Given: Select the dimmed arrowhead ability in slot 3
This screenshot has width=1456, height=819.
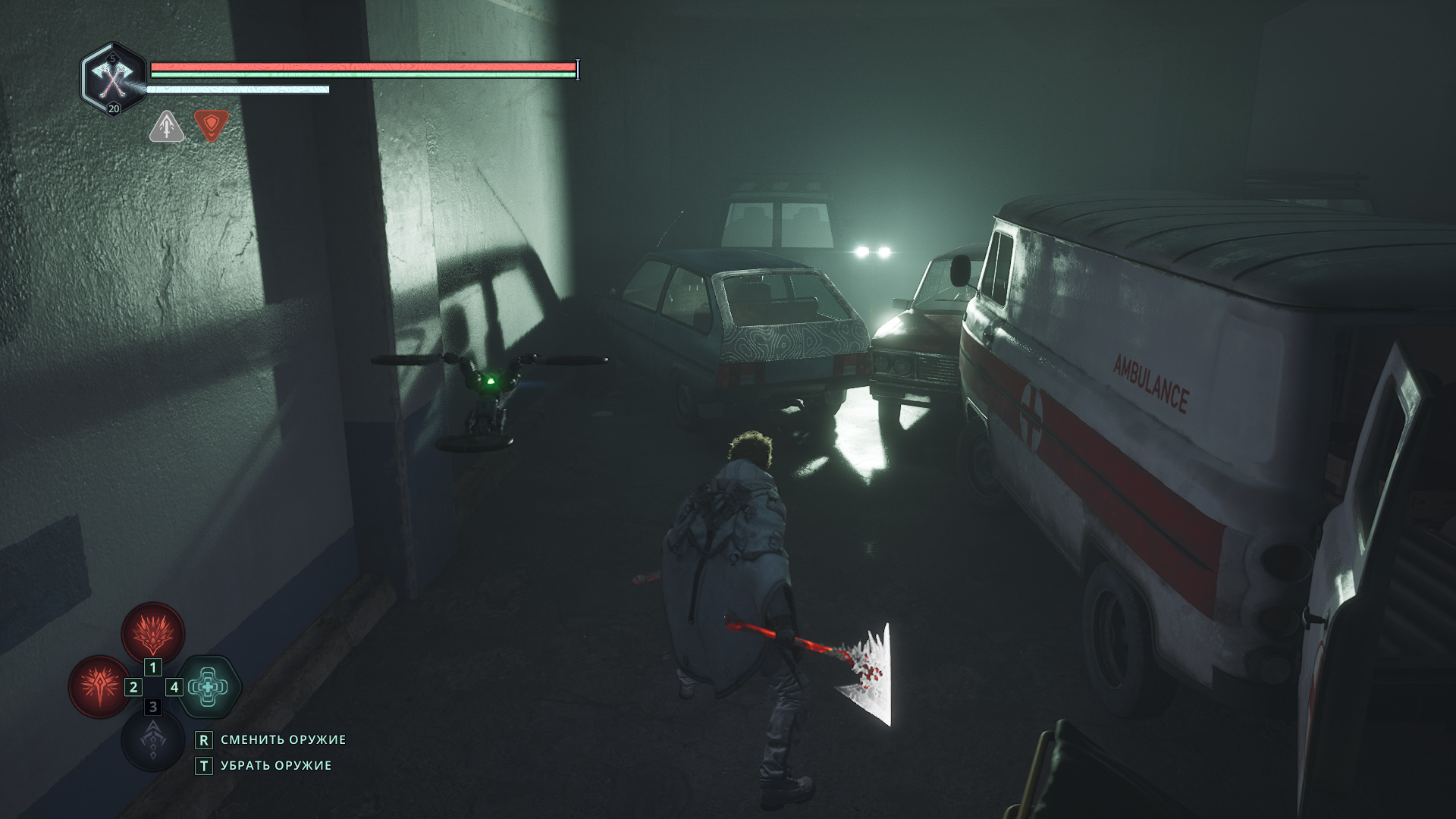Looking at the screenshot, I should tap(153, 739).
